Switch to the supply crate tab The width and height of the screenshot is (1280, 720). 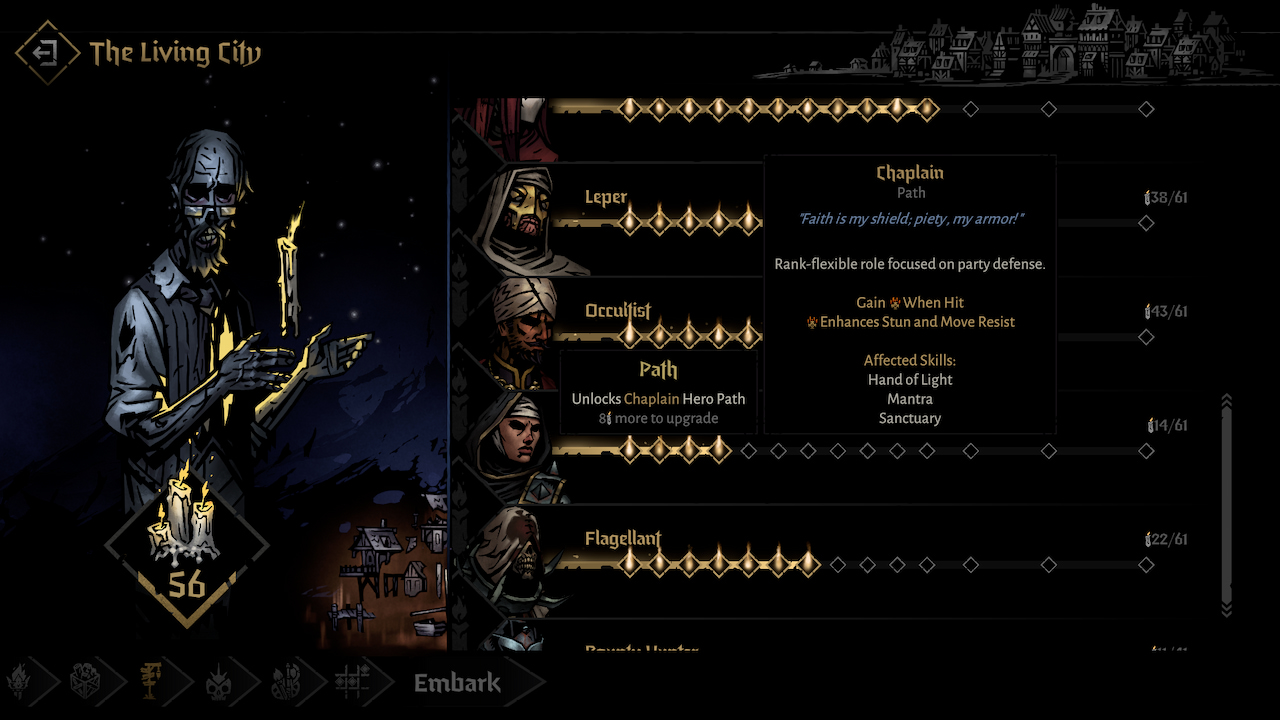(x=84, y=683)
